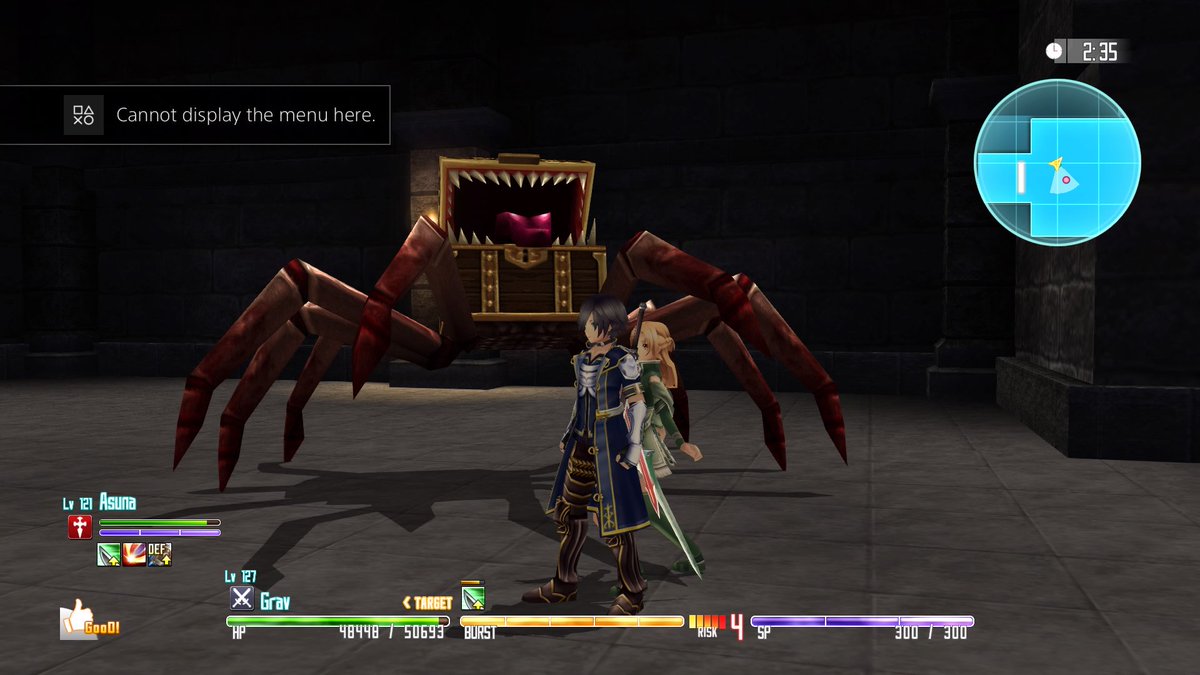Screen dimensions: 1200x675
Task: Inspect Asuna's green sword attack-up buff
Action: click(x=109, y=554)
